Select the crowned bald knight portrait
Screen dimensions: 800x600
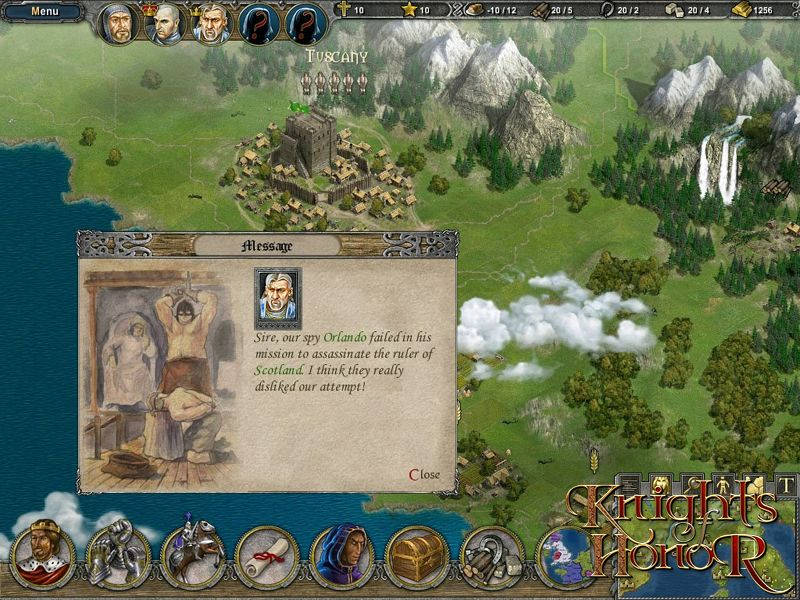pos(165,25)
